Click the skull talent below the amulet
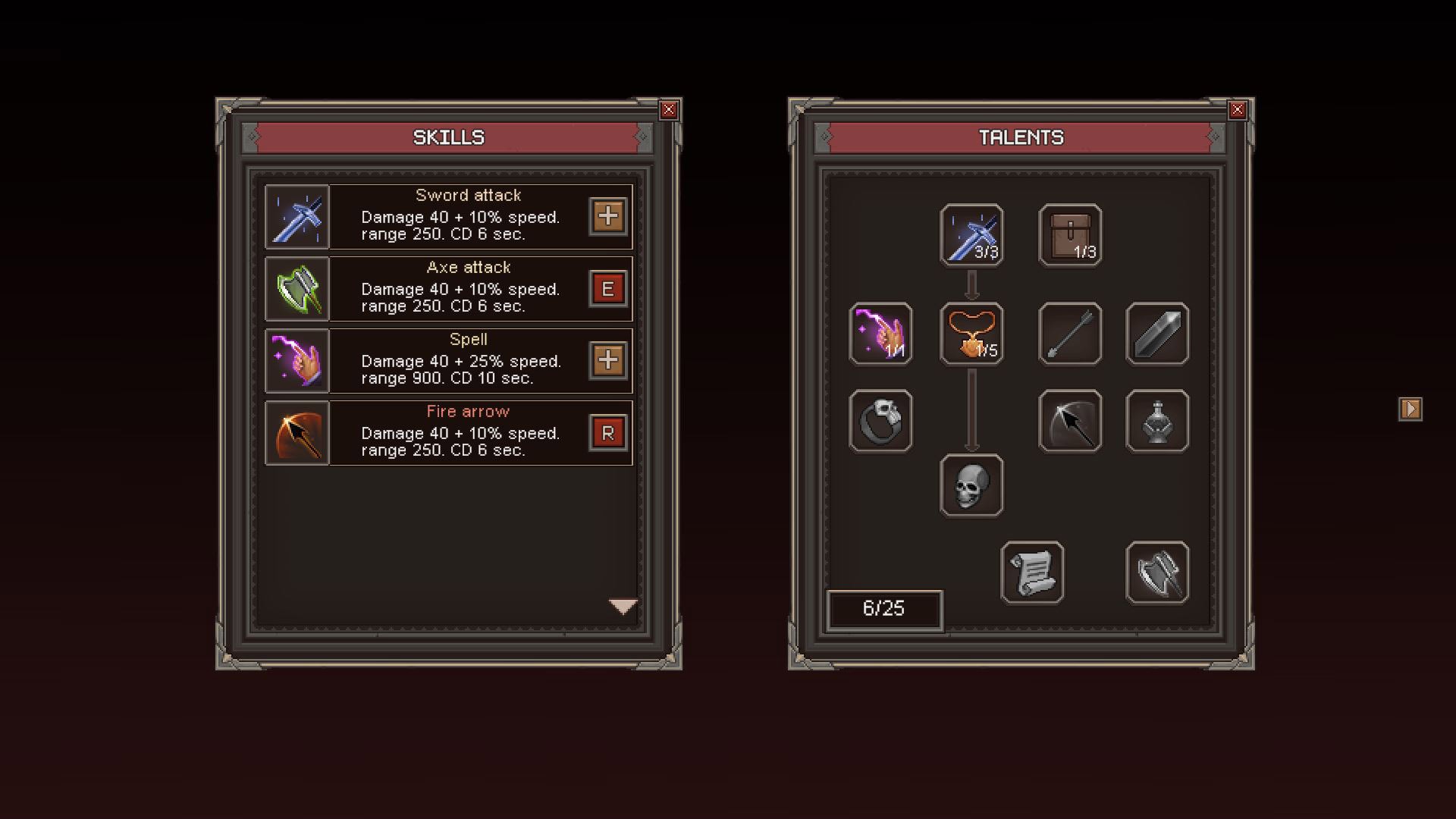The width and height of the screenshot is (1456, 819). coord(971,485)
